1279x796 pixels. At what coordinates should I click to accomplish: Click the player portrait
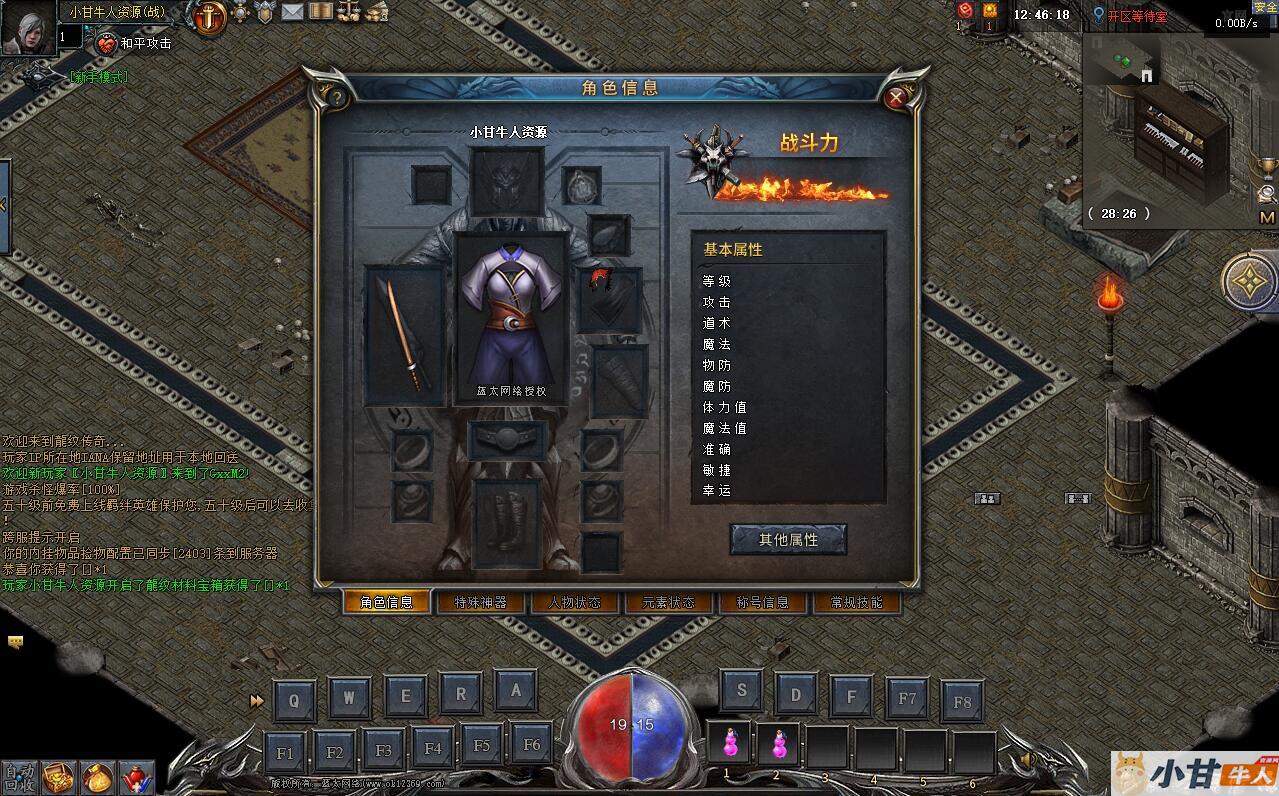27,27
